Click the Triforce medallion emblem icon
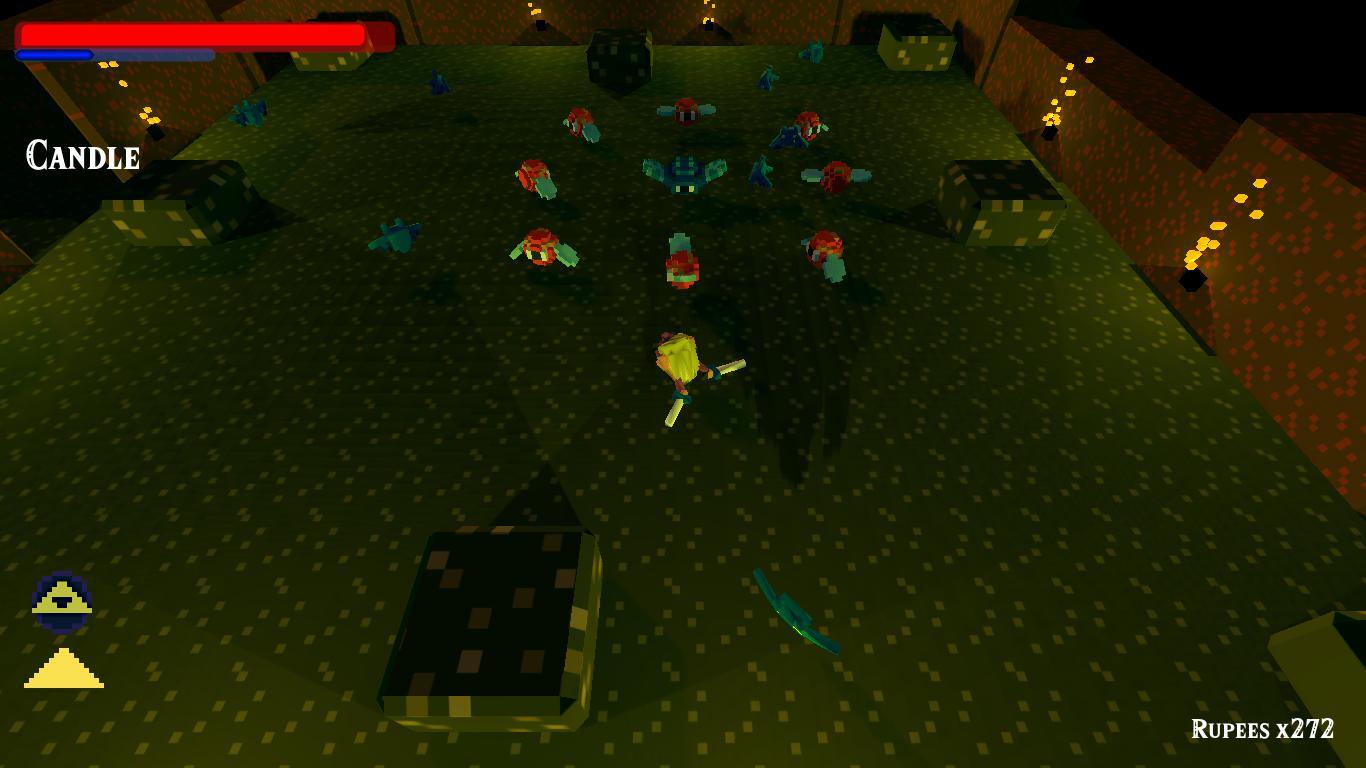The width and height of the screenshot is (1366, 768). tap(62, 600)
